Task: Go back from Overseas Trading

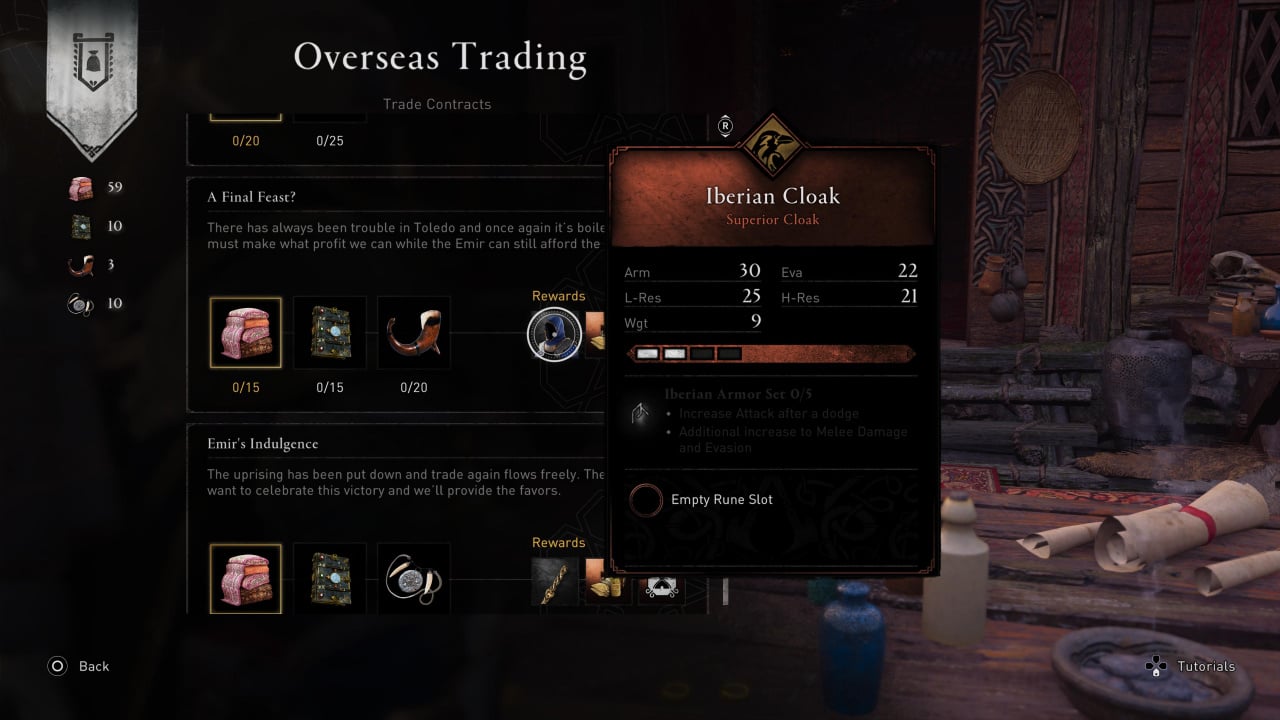Action: pos(78,666)
